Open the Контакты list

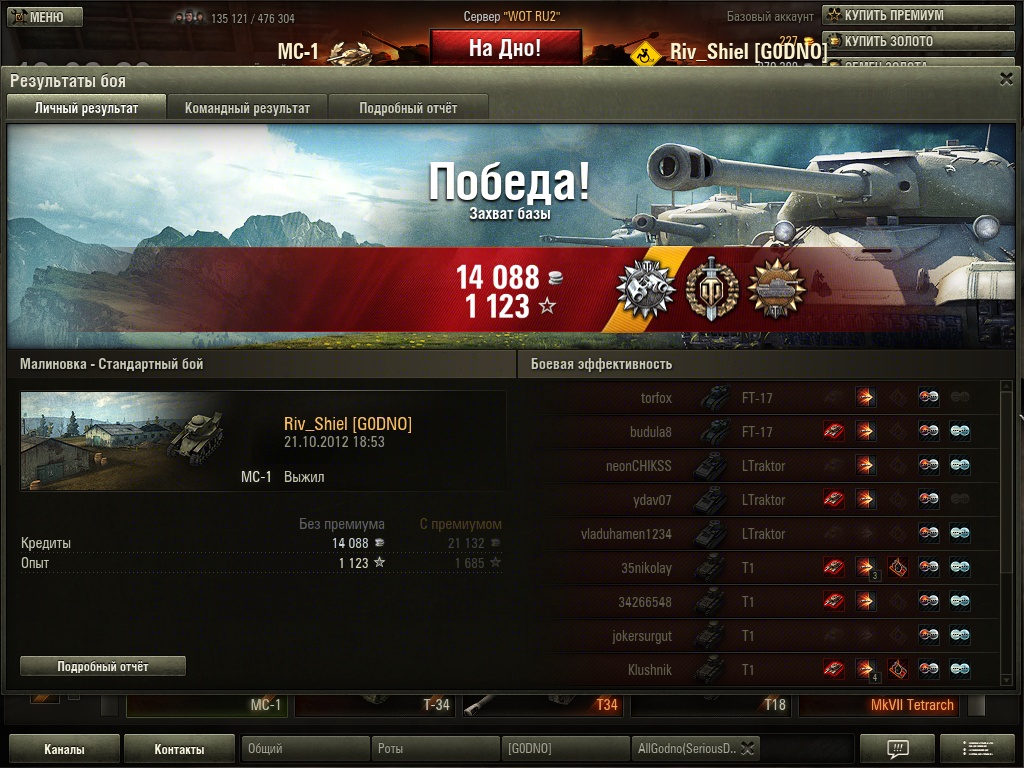tap(180, 749)
